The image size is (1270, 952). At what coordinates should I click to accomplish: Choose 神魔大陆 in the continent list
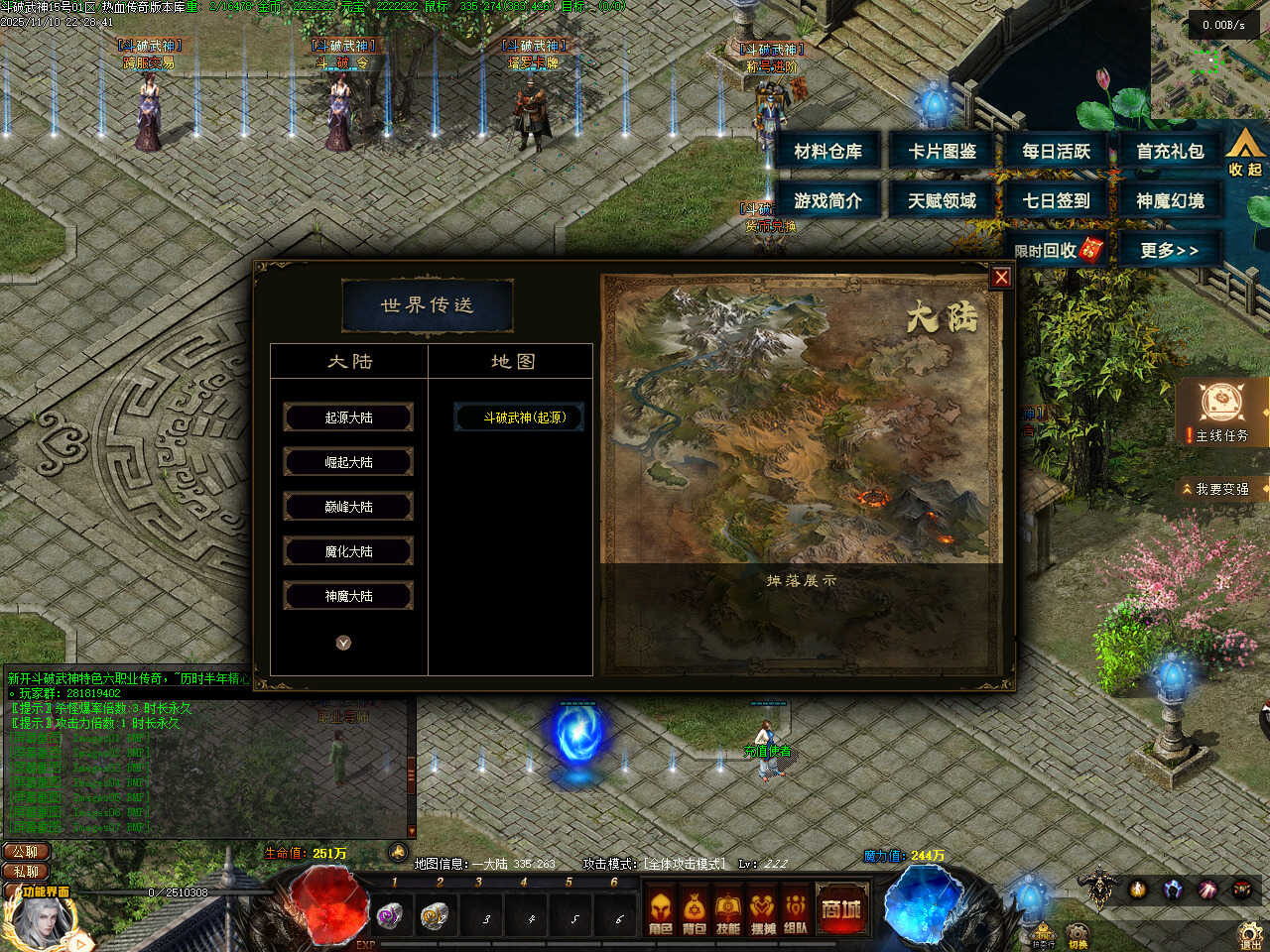[348, 596]
